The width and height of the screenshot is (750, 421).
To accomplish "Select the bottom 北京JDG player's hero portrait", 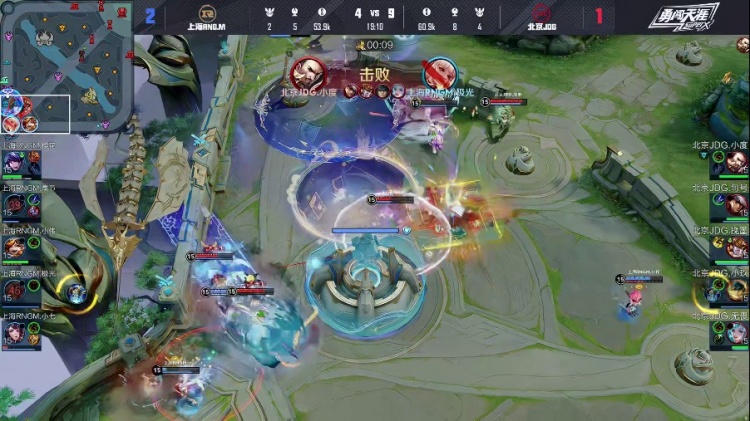I will [735, 331].
